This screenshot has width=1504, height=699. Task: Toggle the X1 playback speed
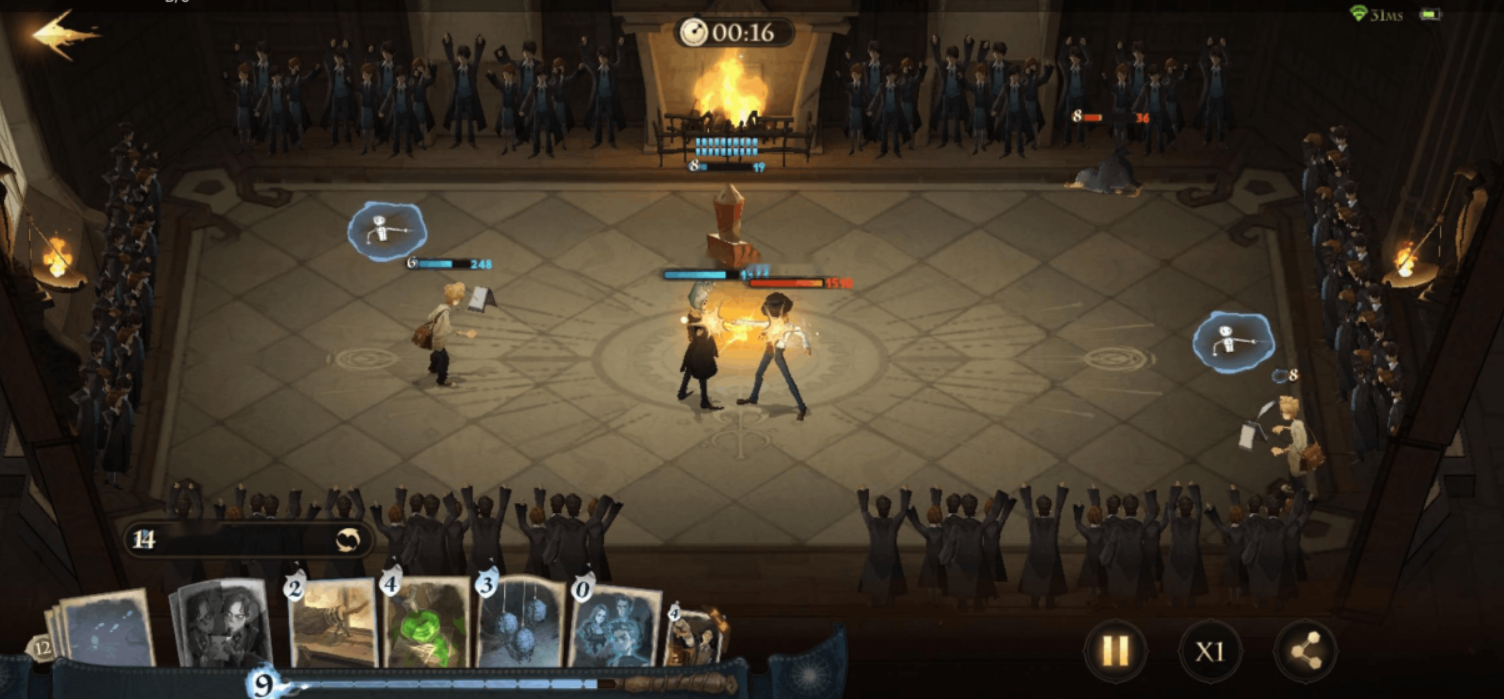[1210, 652]
